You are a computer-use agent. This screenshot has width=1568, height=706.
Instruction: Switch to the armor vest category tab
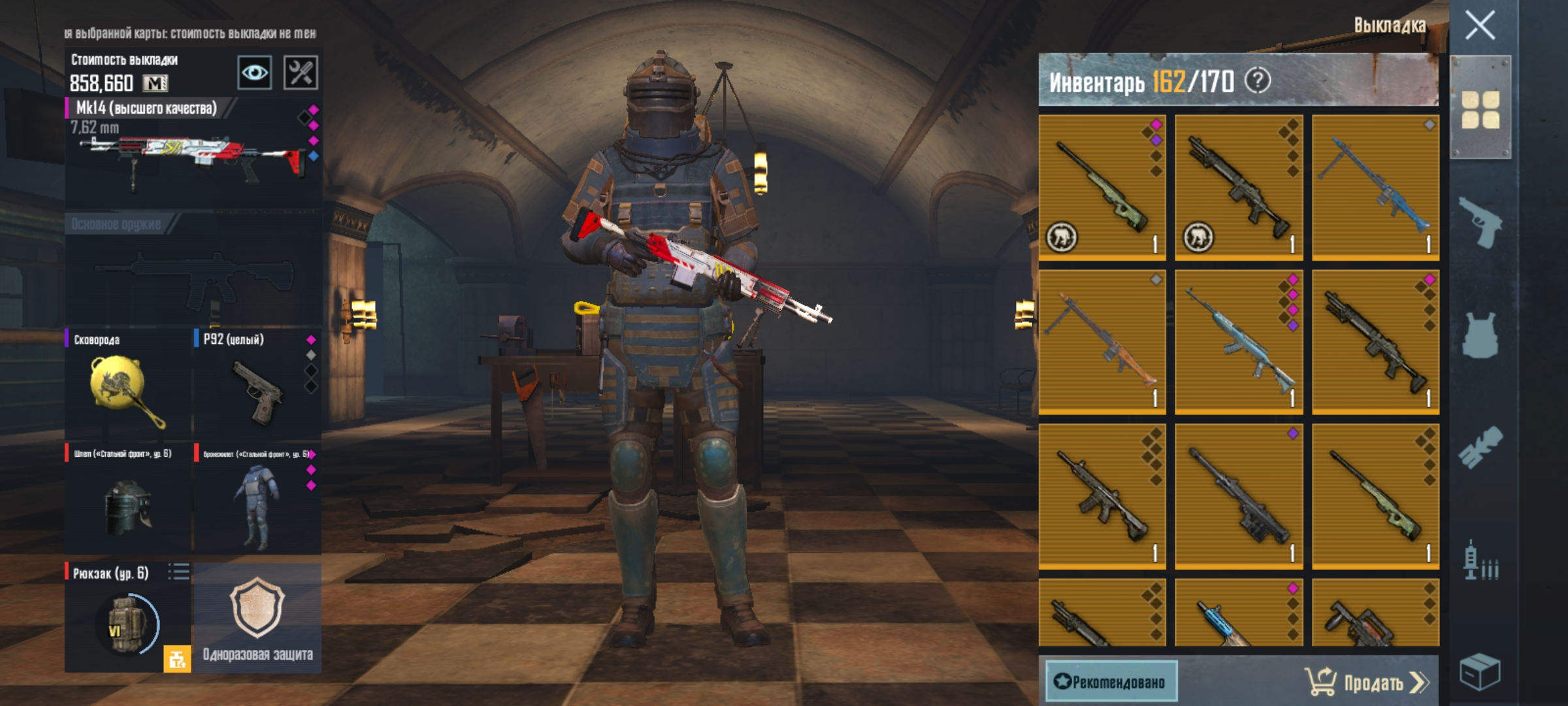[x=1480, y=335]
